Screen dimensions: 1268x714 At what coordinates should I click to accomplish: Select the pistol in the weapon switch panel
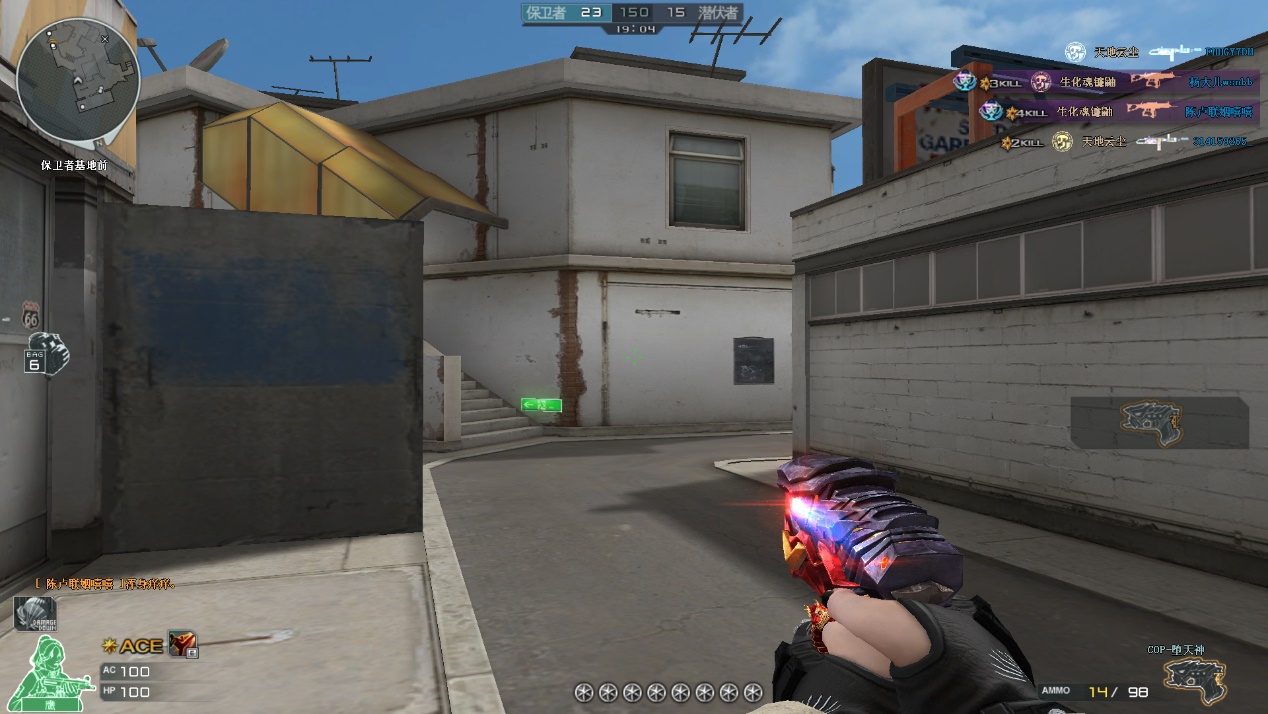(1157, 422)
